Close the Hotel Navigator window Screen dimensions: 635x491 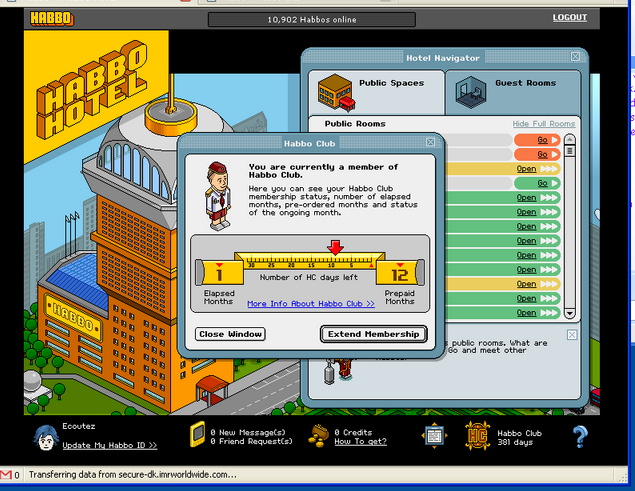pos(575,57)
